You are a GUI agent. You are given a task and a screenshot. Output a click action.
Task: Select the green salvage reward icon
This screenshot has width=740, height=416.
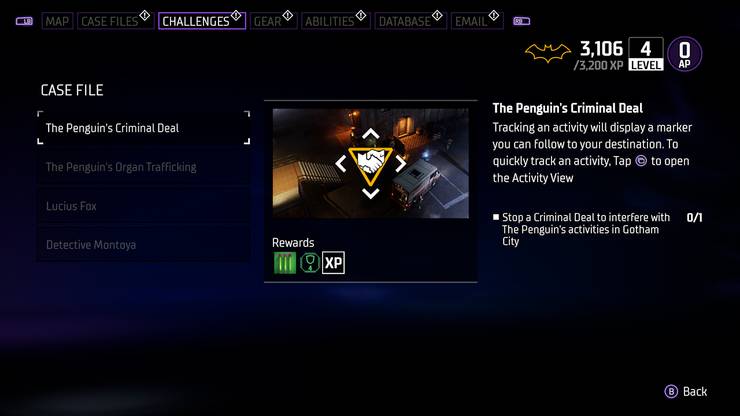pyautogui.click(x=285, y=263)
